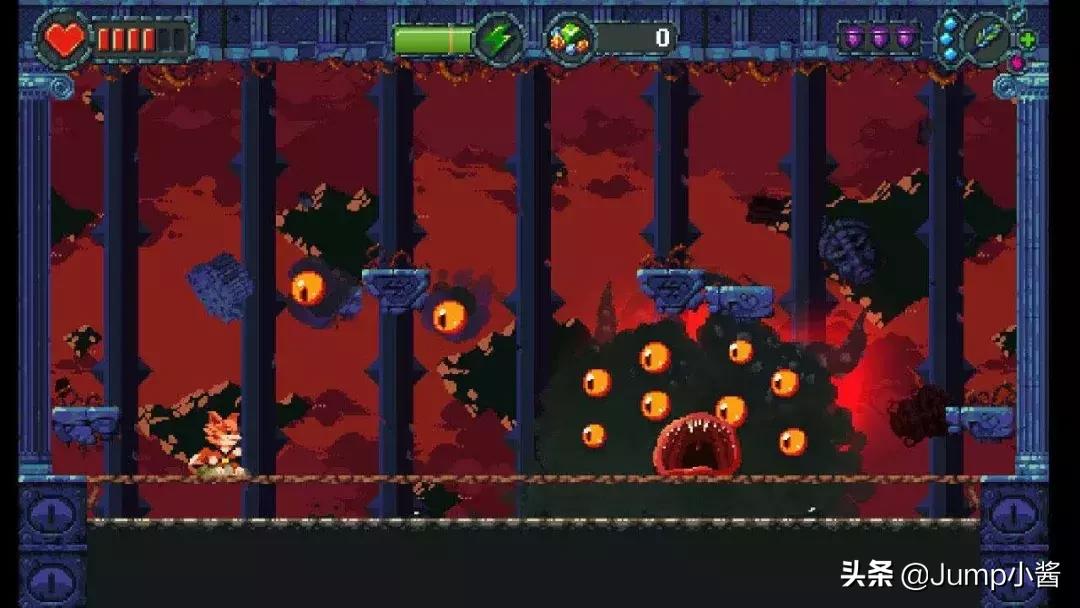Choose the green plus ability icon
The width and height of the screenshot is (1080, 608).
[x=1027, y=40]
